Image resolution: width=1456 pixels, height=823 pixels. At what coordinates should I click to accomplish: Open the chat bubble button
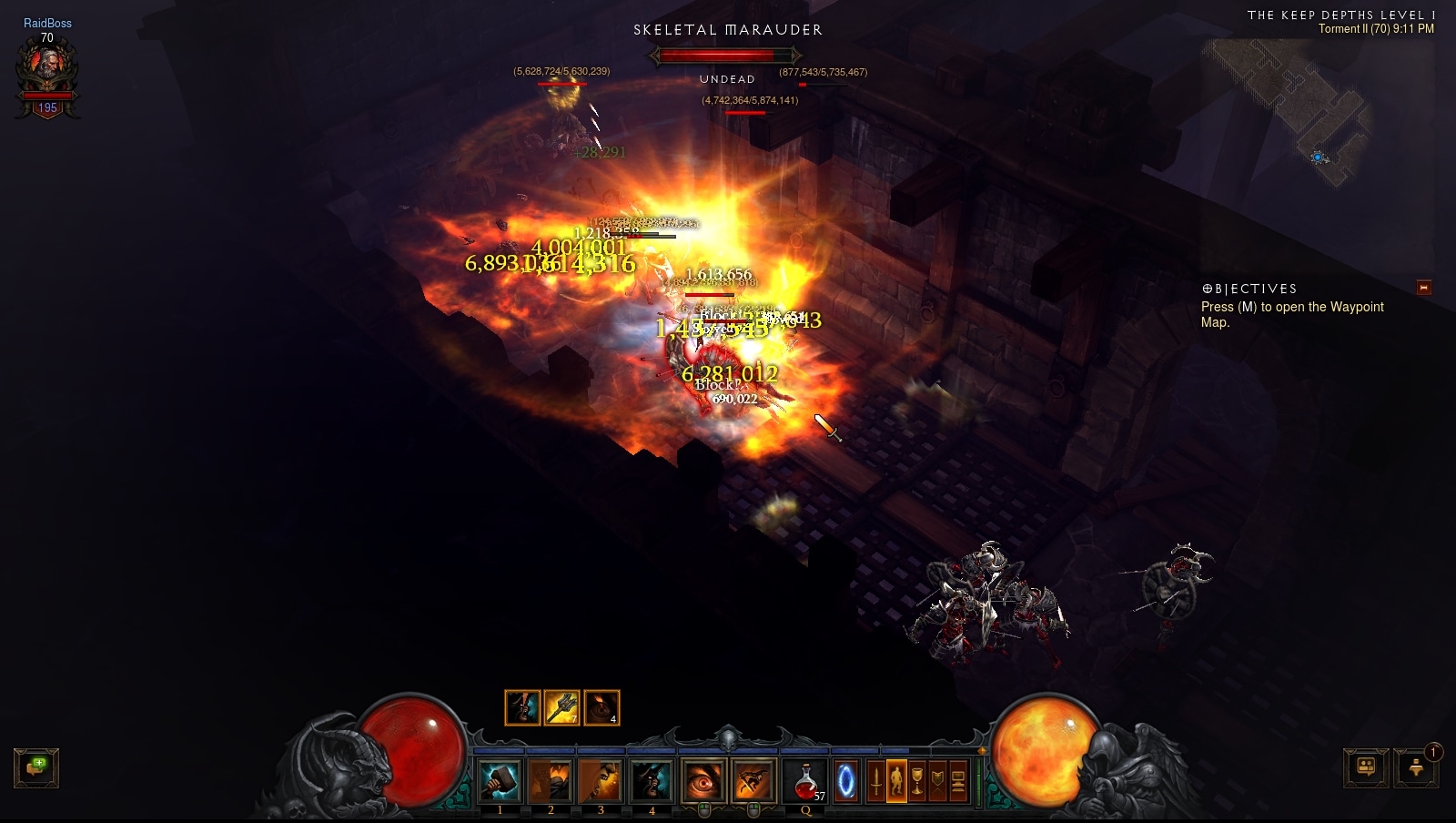point(36,767)
